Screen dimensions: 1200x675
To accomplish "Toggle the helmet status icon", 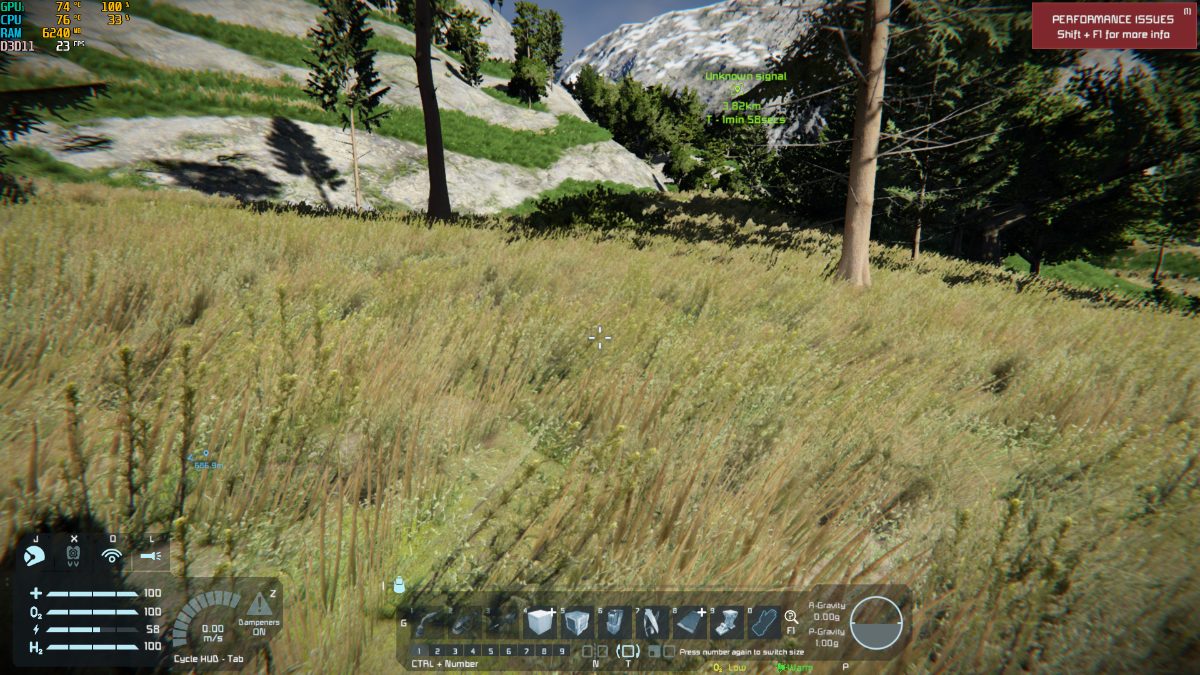I will [x=34, y=554].
